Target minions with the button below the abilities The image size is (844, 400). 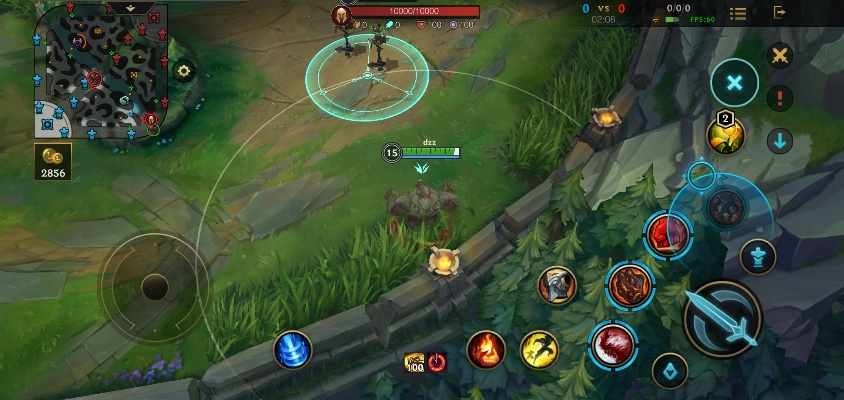tap(670, 371)
